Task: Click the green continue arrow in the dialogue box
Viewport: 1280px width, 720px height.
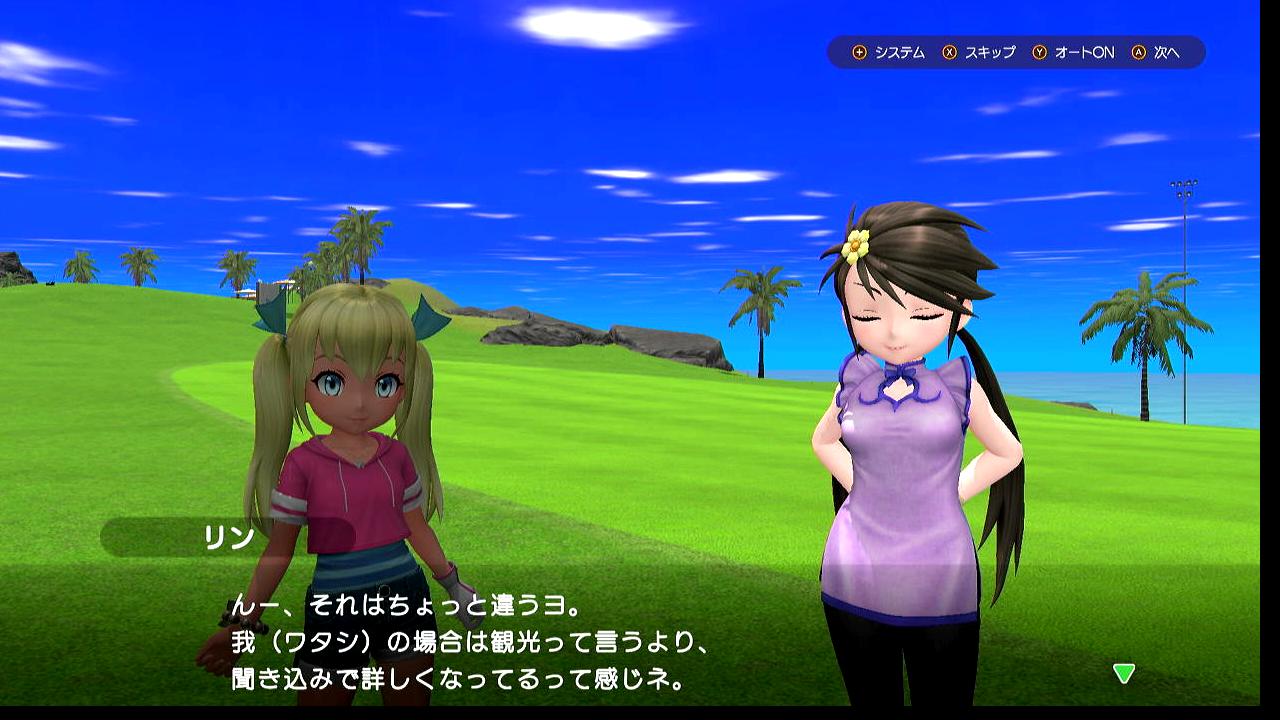Action: pyautogui.click(x=1124, y=673)
